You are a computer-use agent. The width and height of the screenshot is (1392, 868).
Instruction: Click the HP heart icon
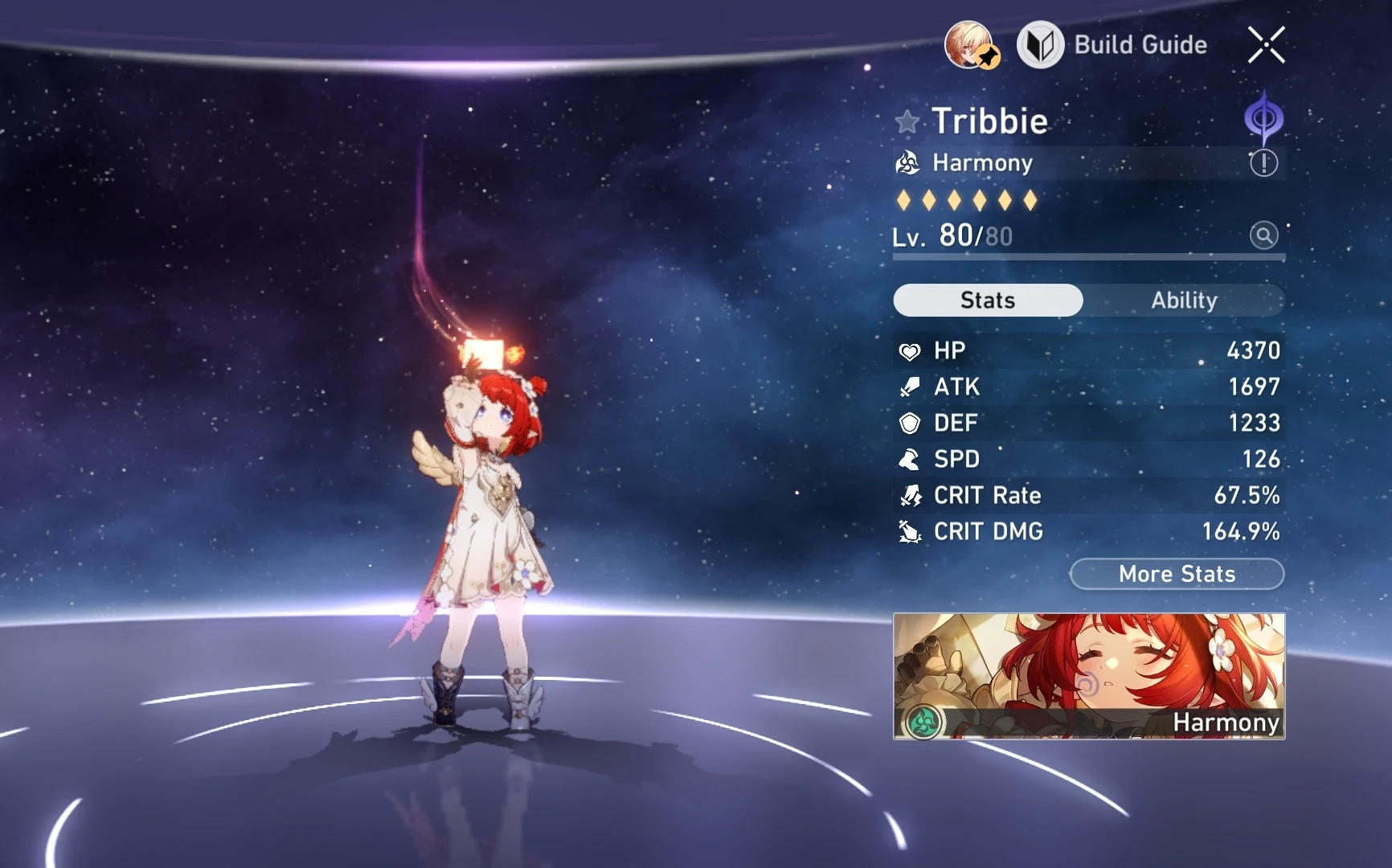pyautogui.click(x=909, y=350)
